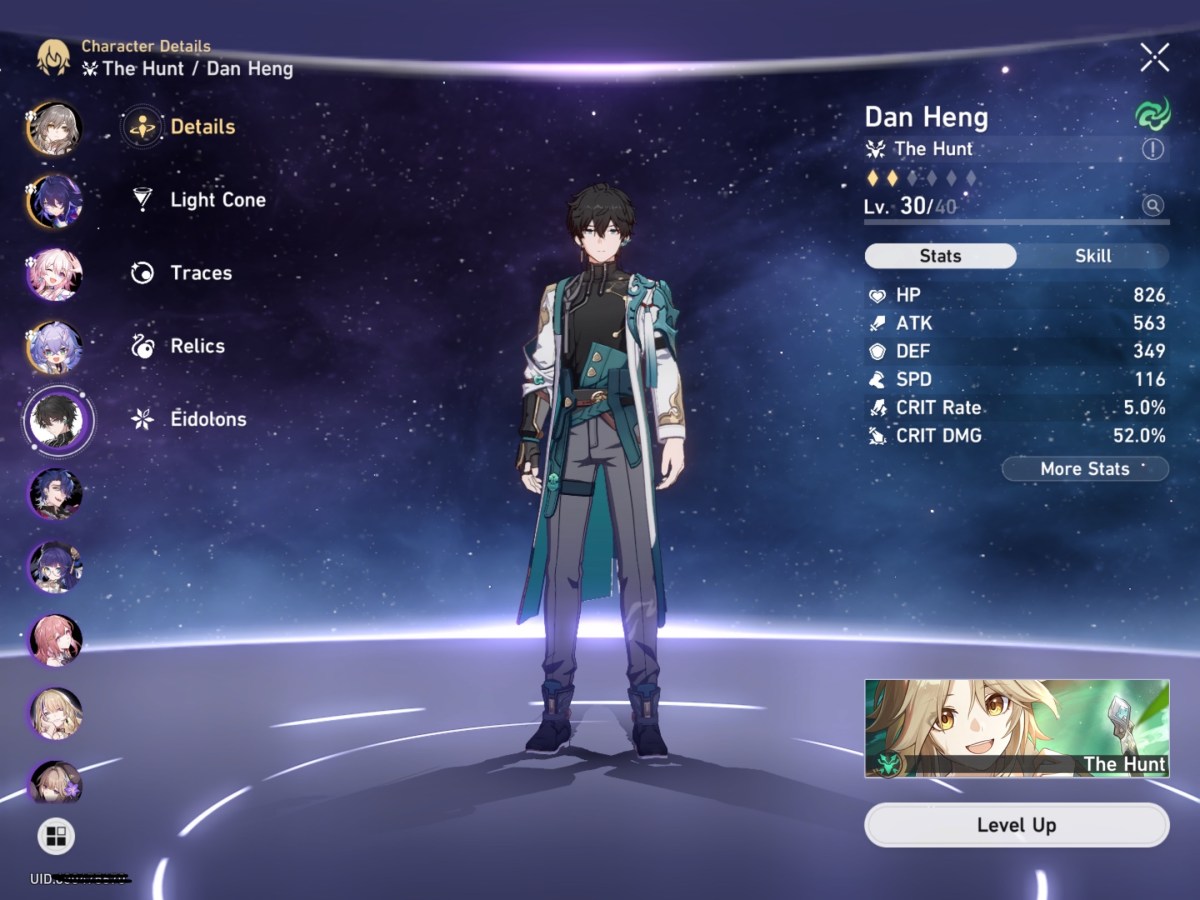Select the pink-haired March 7th portrait
Screen dimensions: 1200x900
(x=54, y=275)
